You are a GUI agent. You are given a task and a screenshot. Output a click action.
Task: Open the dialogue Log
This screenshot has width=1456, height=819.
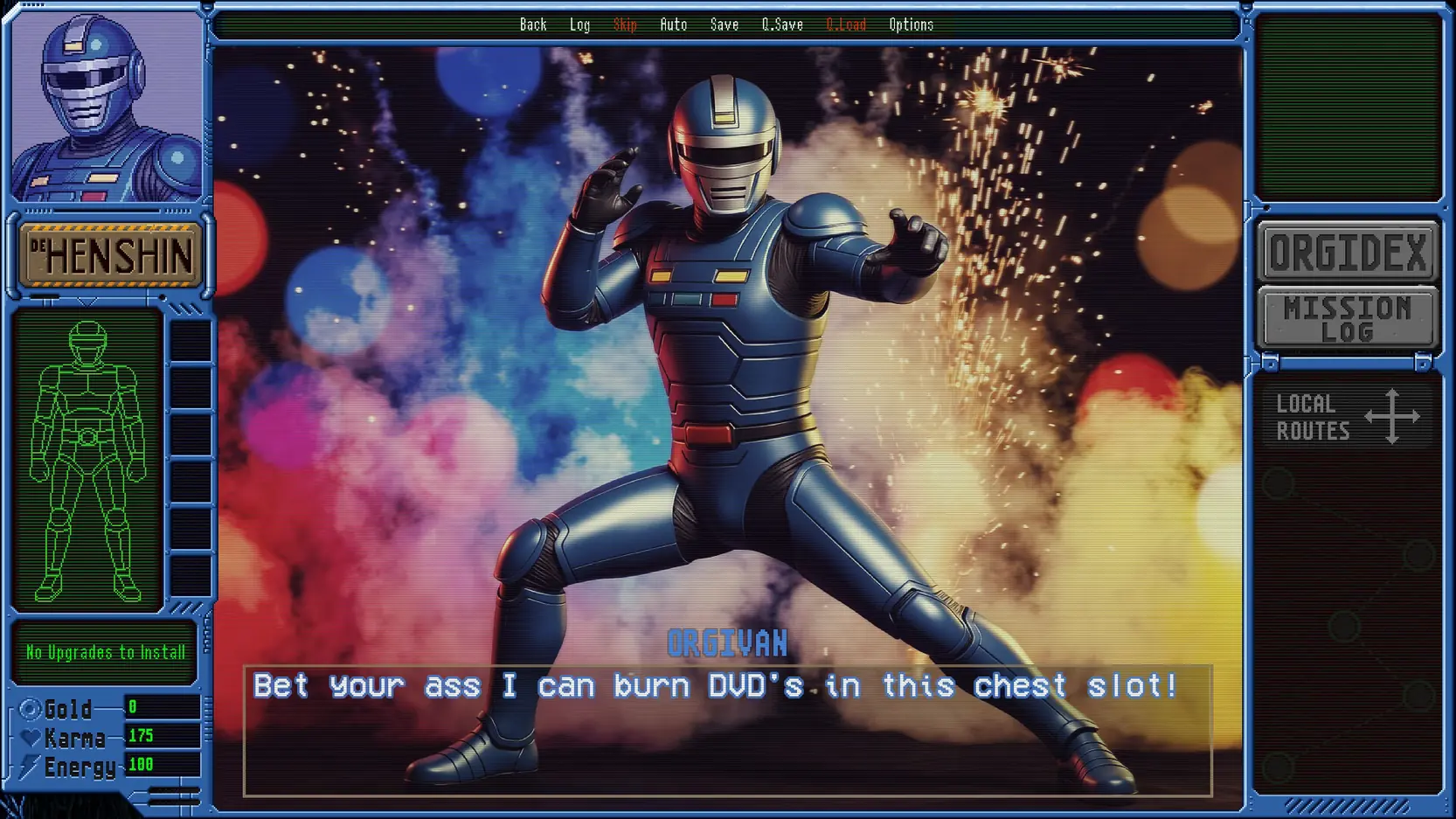coord(579,24)
